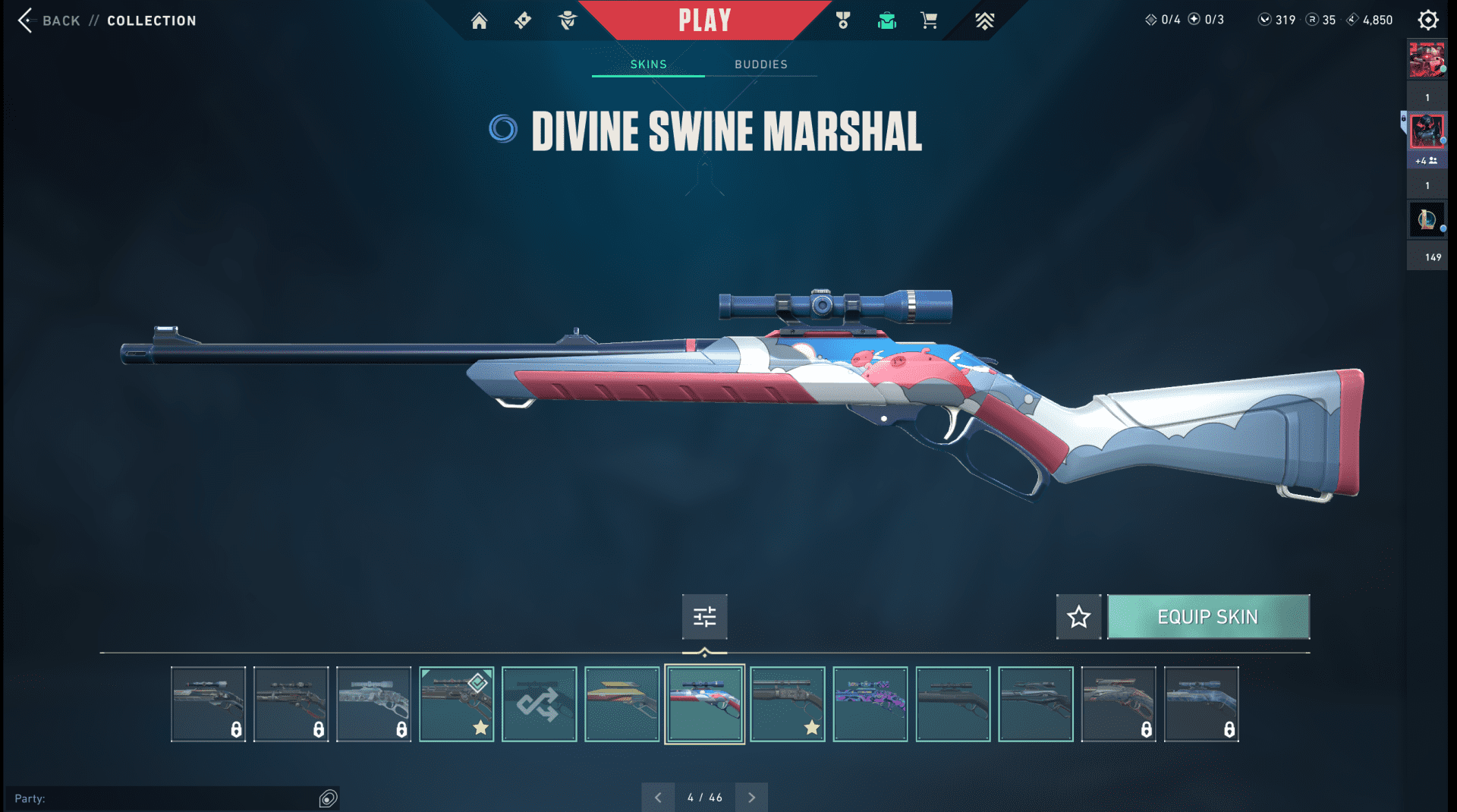
Task: Click the party chat icon
Action: tap(328, 798)
